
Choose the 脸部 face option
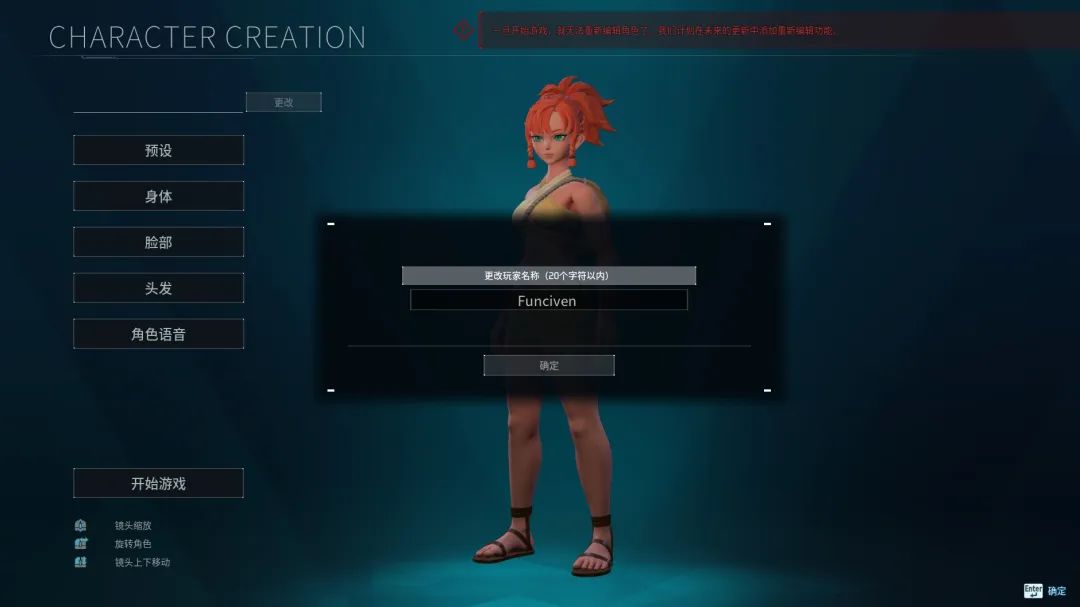[x=158, y=242]
